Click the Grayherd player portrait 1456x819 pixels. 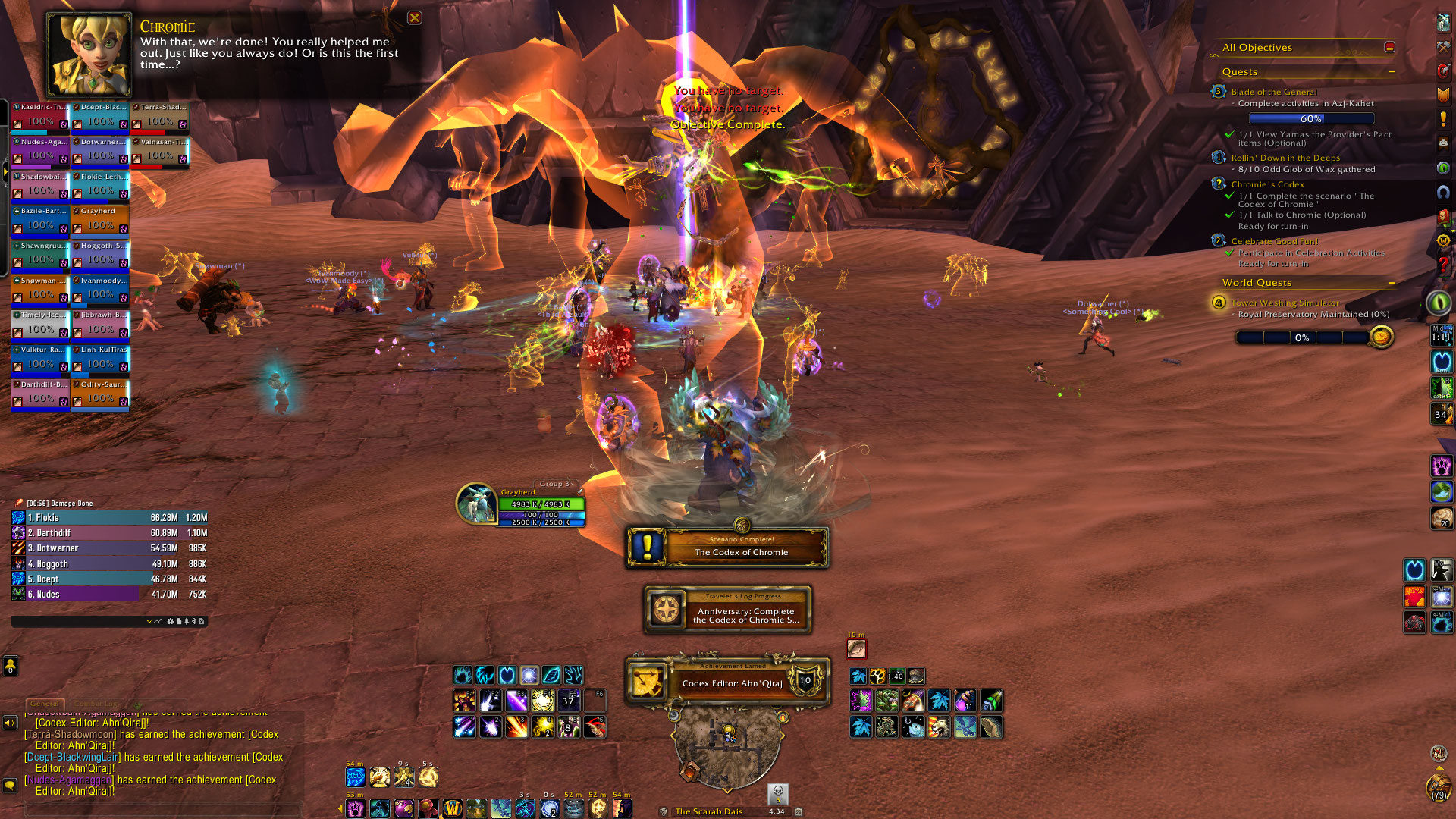coord(476,504)
